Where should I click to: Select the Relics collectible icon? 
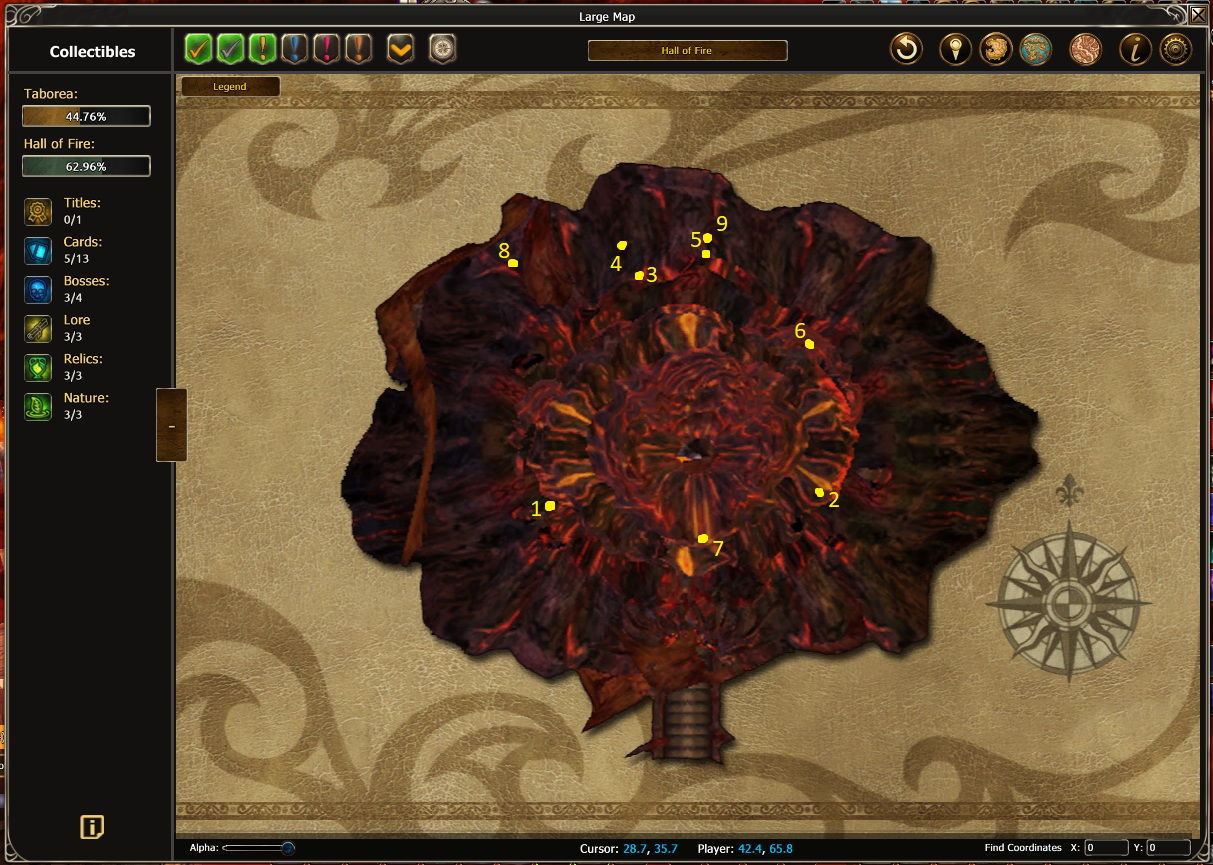tap(38, 368)
